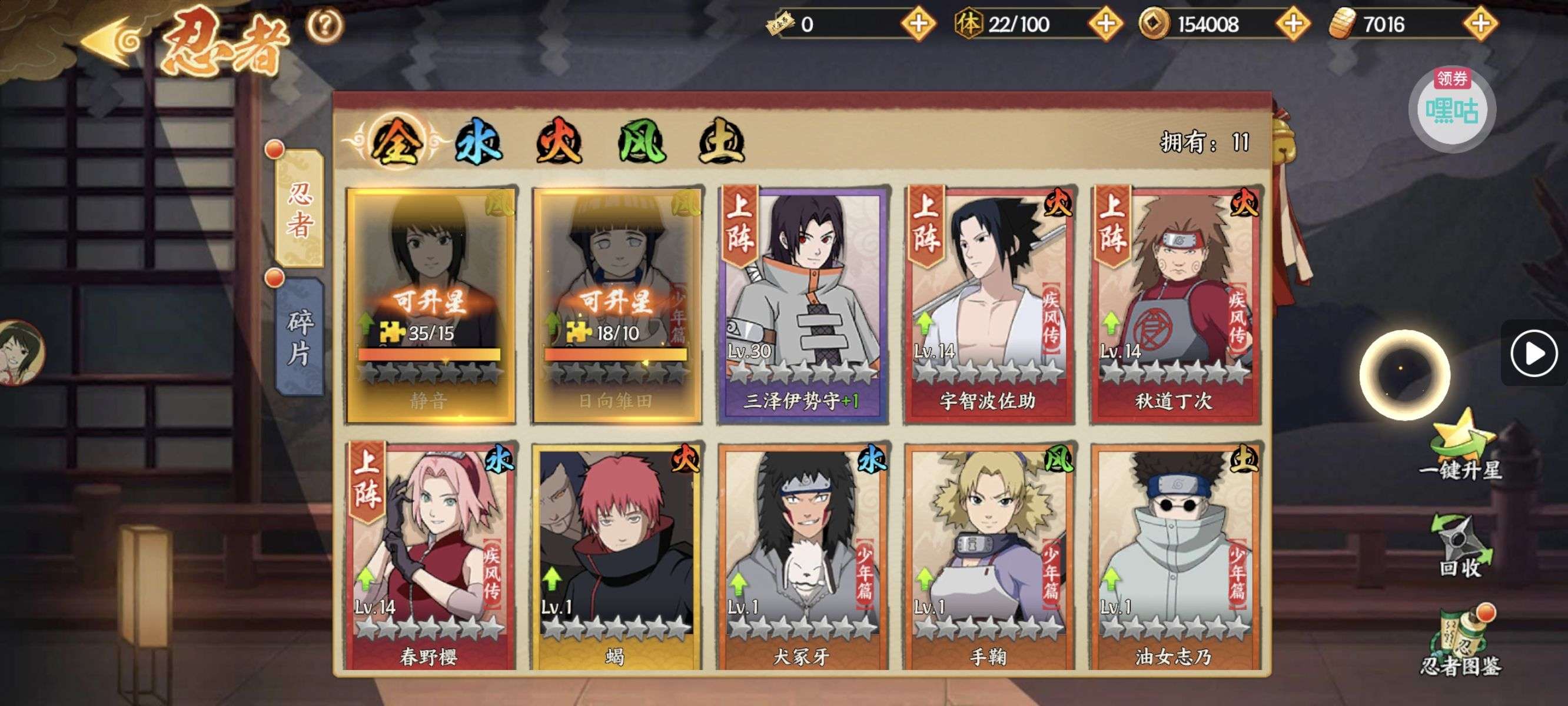This screenshot has height=706, width=1568.
Task: Add stamina with the plus button
Action: (1105, 24)
